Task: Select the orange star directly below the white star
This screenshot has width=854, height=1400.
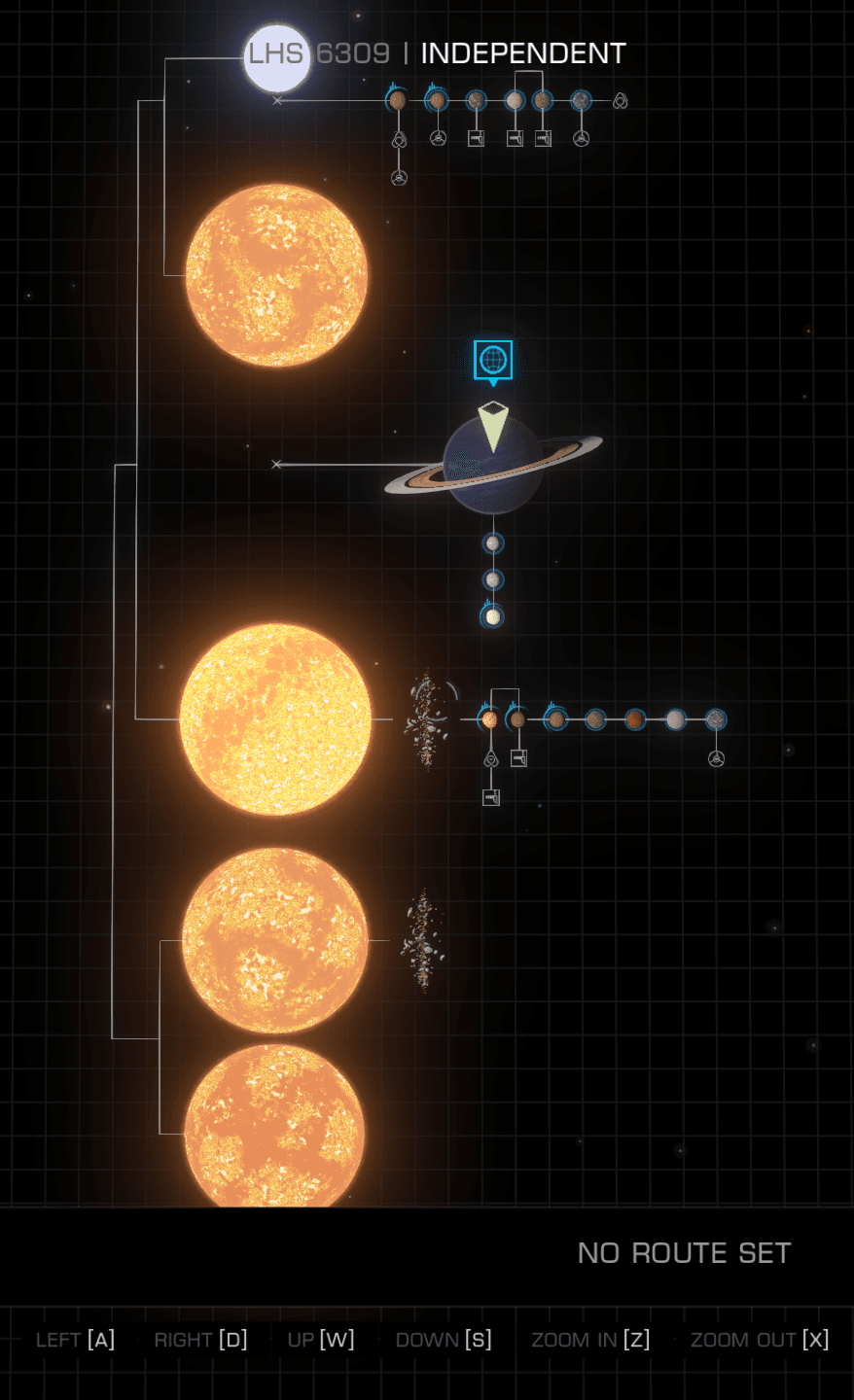Action: (x=277, y=275)
